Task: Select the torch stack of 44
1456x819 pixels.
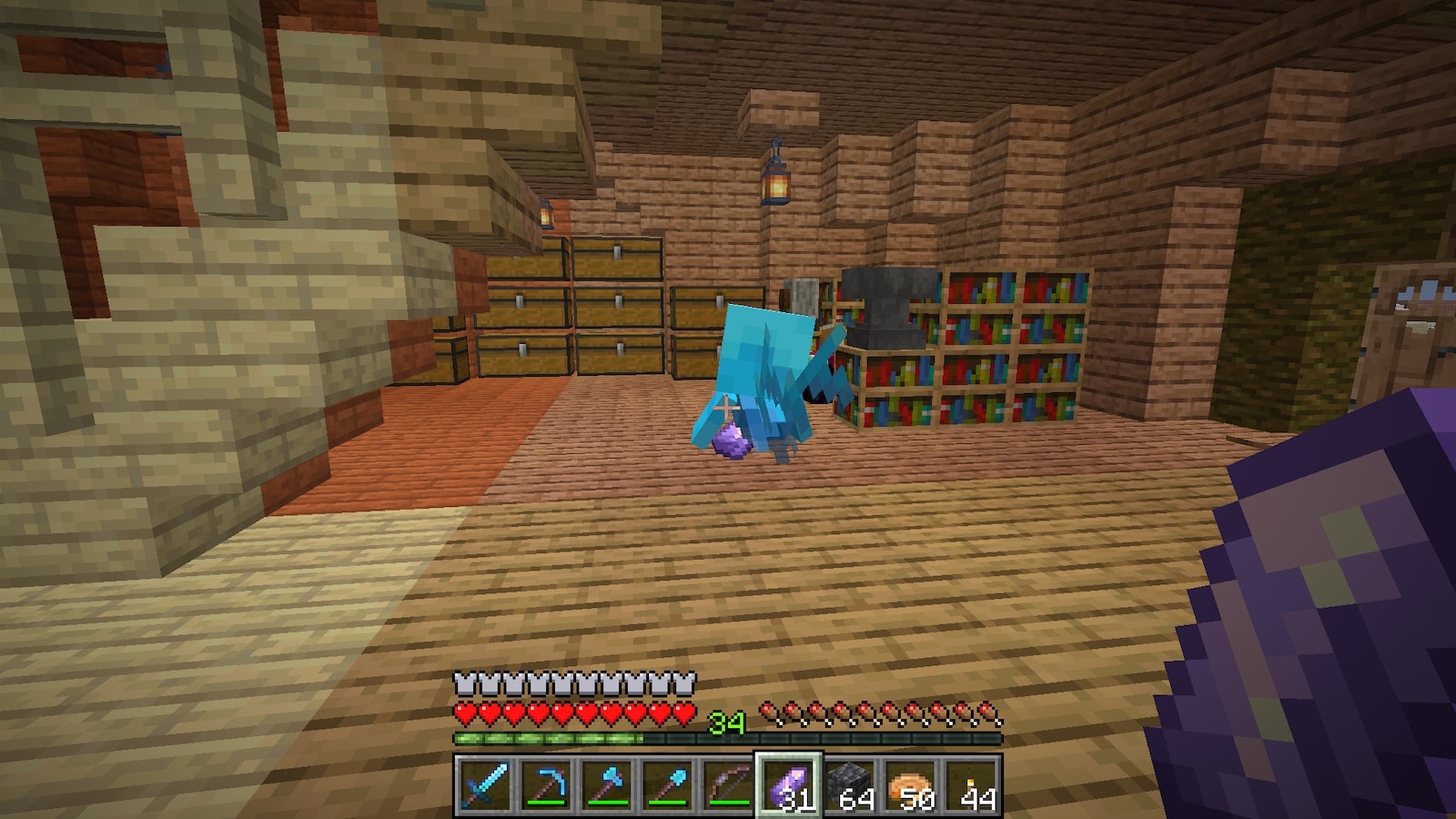Action: click(x=972, y=784)
